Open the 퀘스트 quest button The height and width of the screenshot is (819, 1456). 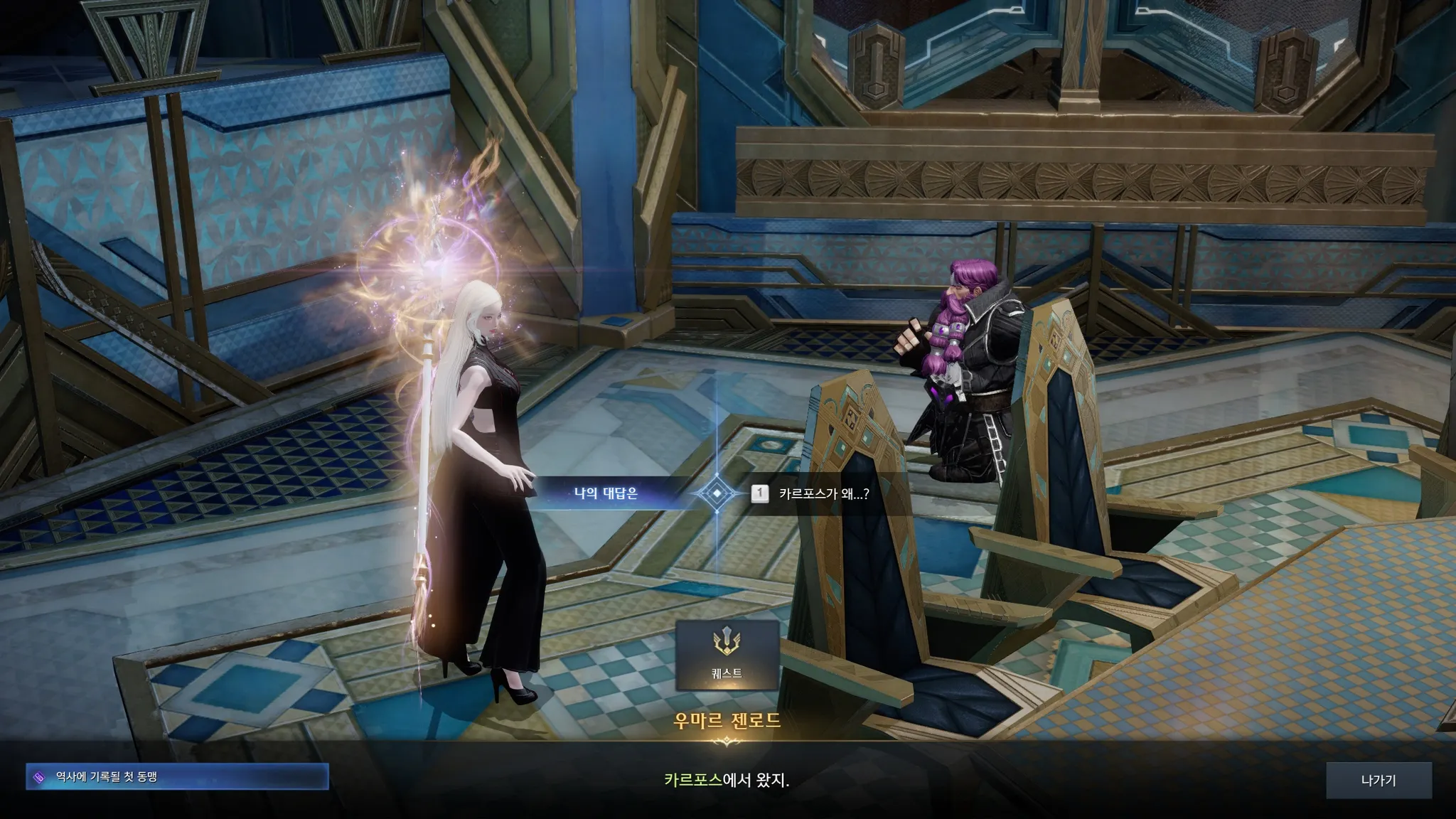pyautogui.click(x=727, y=655)
